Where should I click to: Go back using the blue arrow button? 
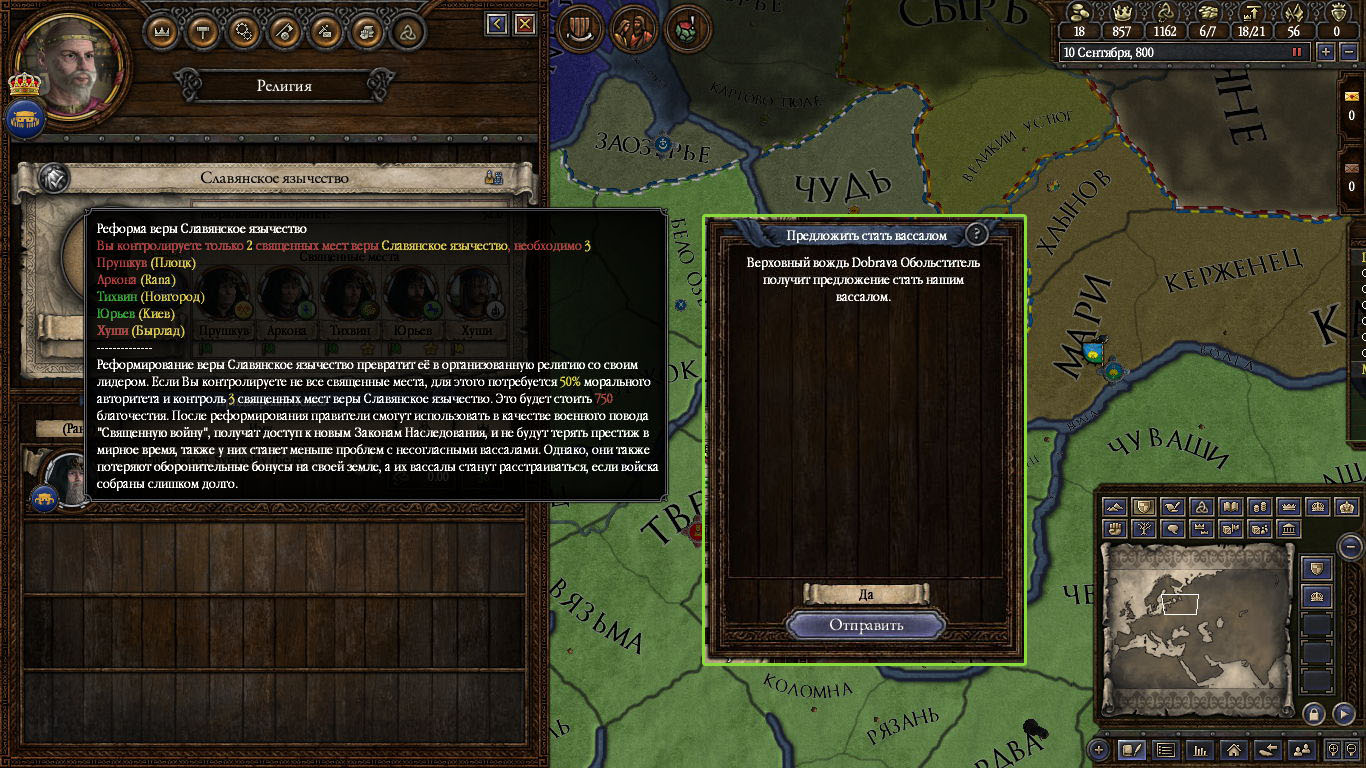pyautogui.click(x=497, y=24)
